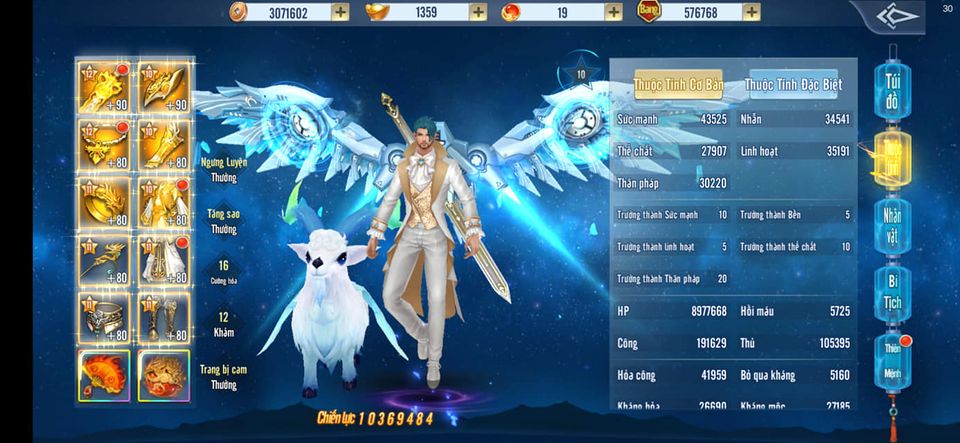Tap plus beside the Bang currency

click(751, 12)
